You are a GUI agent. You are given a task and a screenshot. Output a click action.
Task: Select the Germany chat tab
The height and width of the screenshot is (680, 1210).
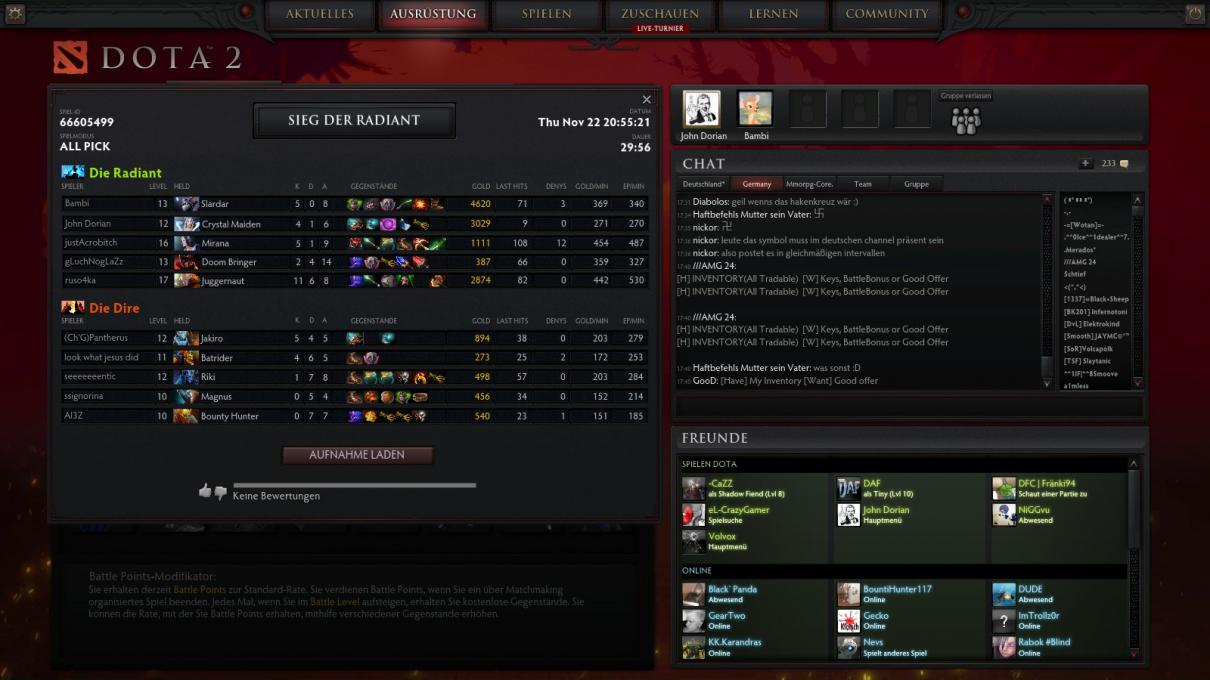756,184
